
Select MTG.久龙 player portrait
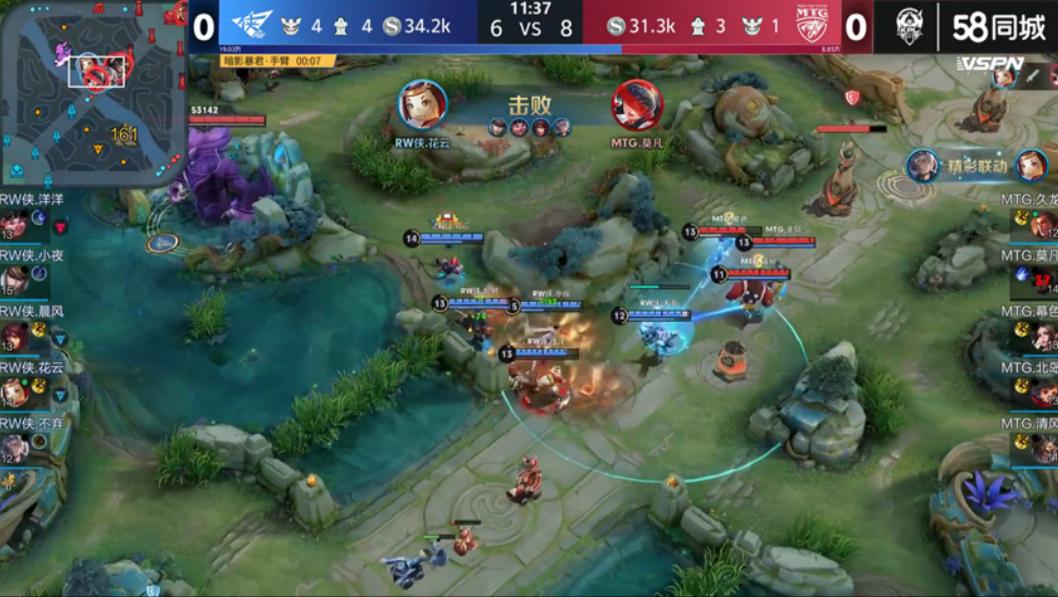pyautogui.click(x=1045, y=224)
